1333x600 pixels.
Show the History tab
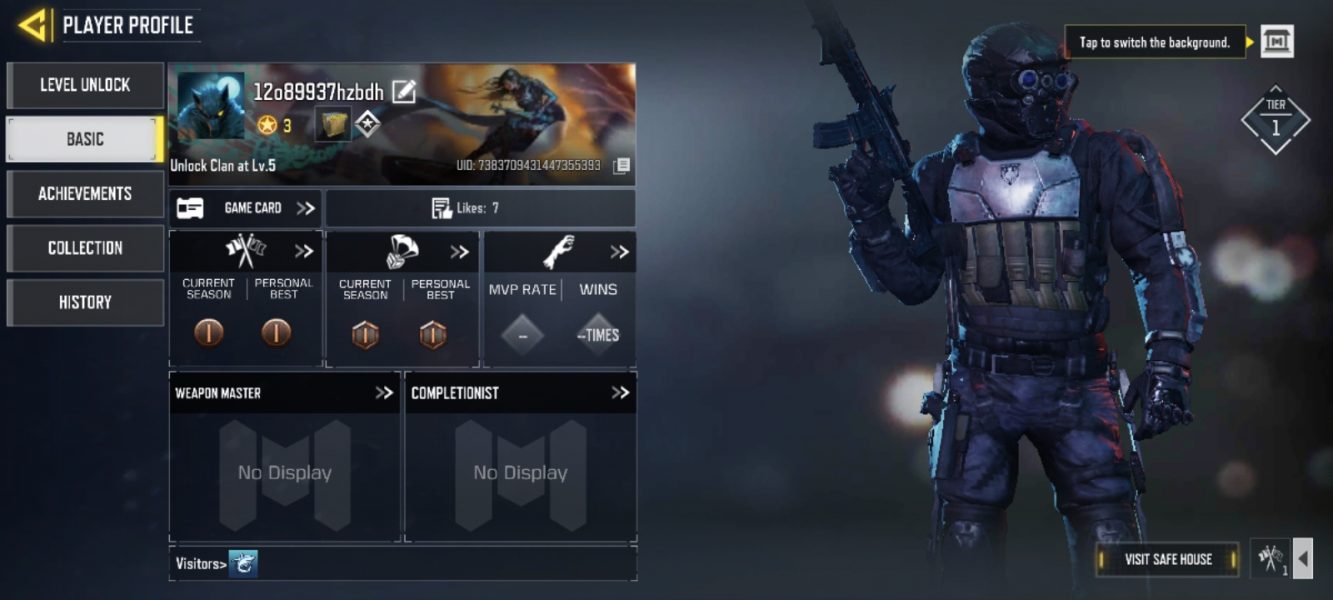(x=85, y=302)
